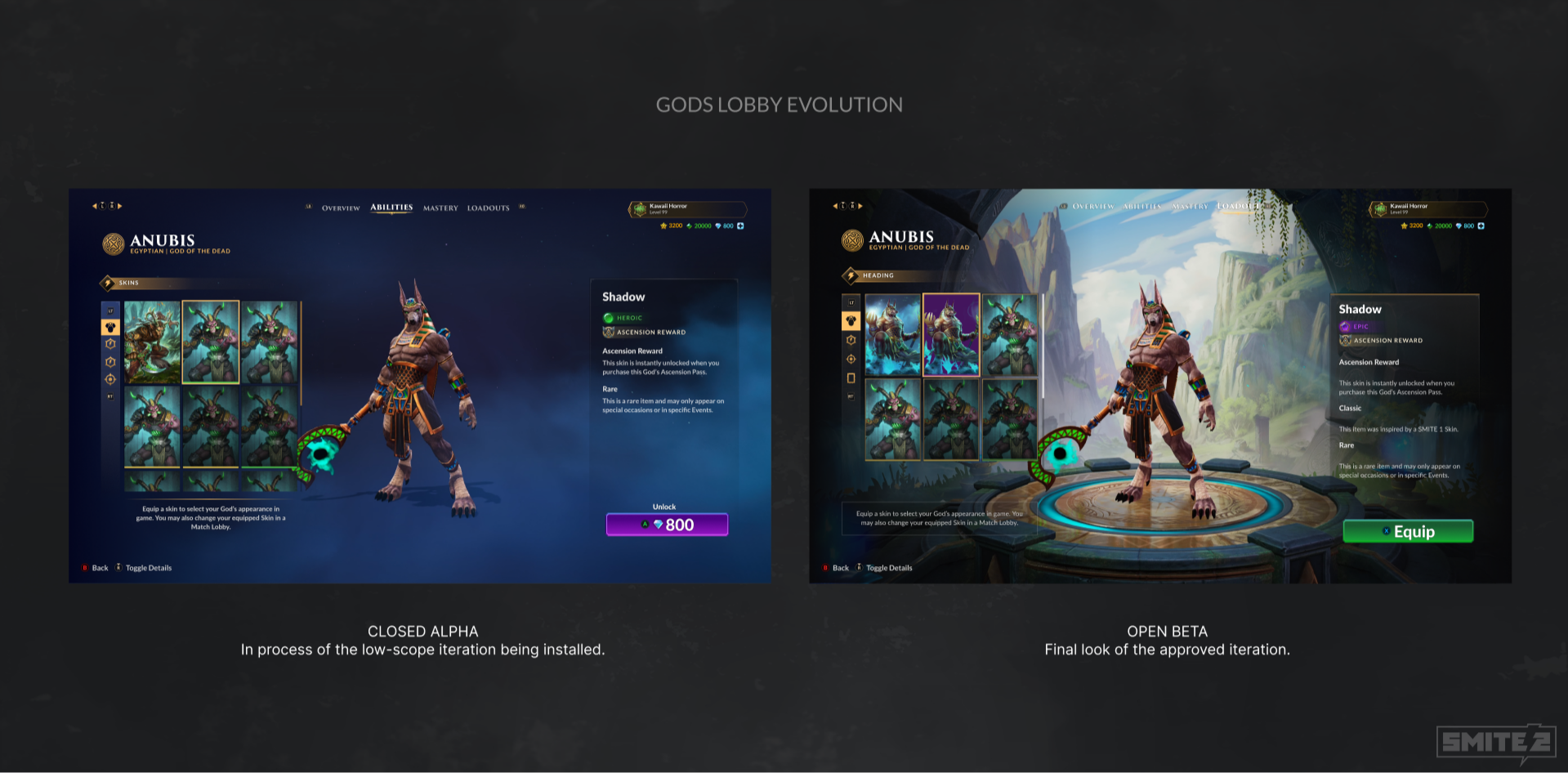1568x773 pixels.
Task: Click the Back option at bottom left
Action: (98, 567)
